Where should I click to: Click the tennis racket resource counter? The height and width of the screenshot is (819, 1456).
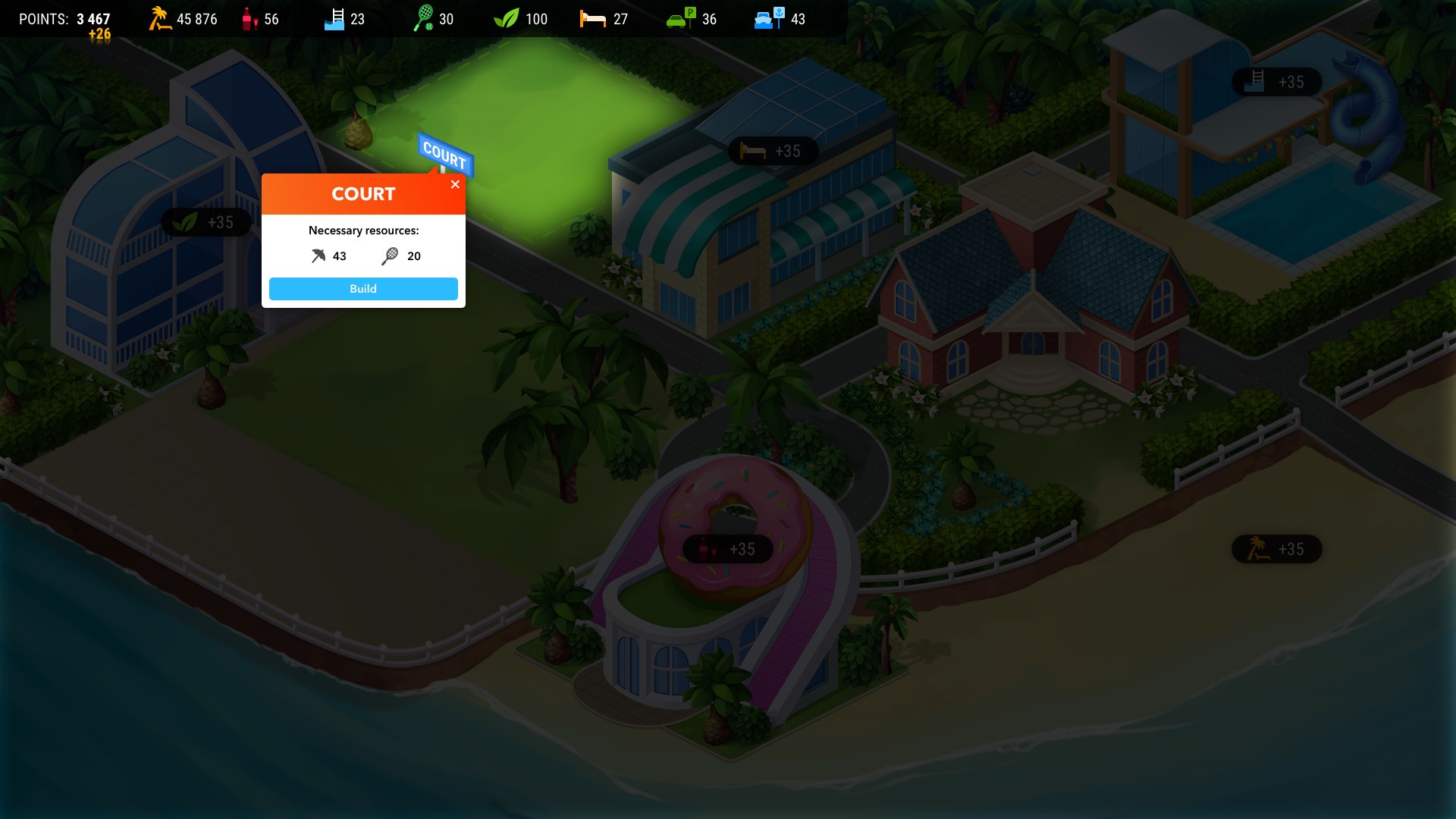[425, 18]
